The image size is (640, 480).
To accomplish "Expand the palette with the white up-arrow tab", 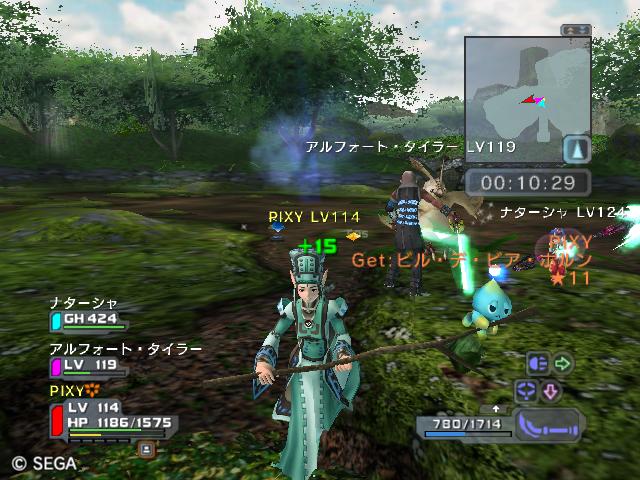I will tap(495, 410).
